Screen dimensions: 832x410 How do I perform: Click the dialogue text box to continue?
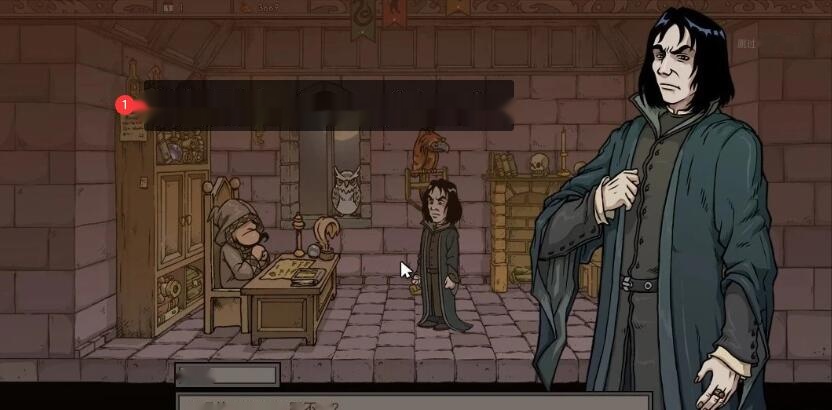click(400, 402)
